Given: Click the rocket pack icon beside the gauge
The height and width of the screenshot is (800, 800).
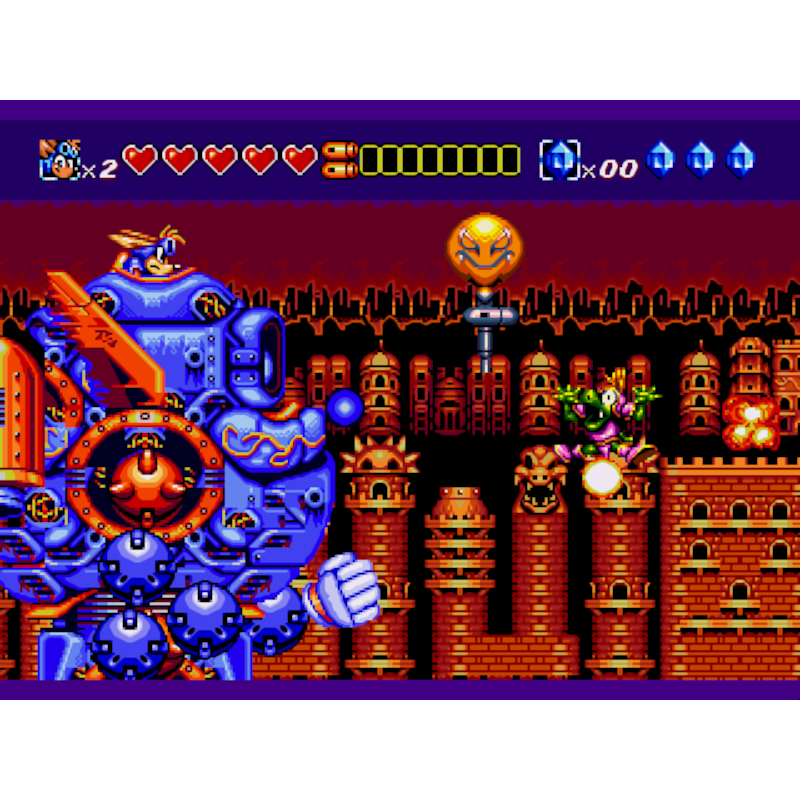Looking at the screenshot, I should (339, 160).
